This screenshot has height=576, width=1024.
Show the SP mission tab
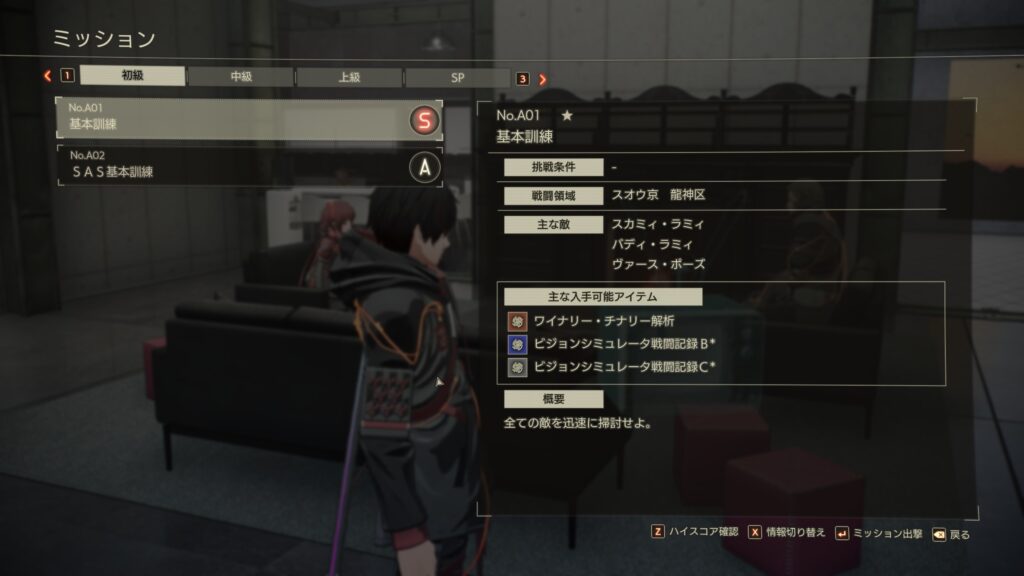pyautogui.click(x=457, y=77)
